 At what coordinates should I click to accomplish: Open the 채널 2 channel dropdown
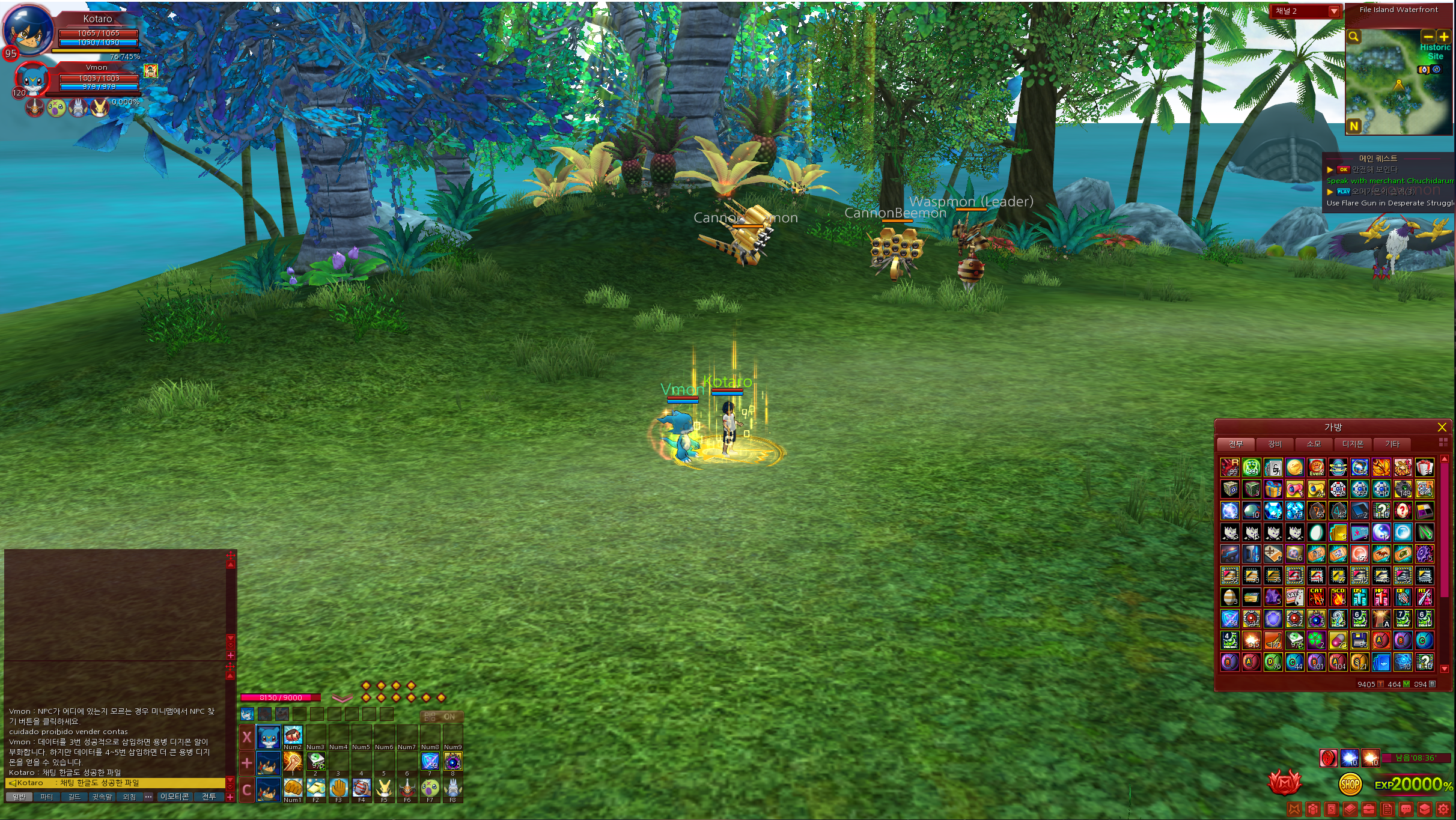click(x=1334, y=11)
